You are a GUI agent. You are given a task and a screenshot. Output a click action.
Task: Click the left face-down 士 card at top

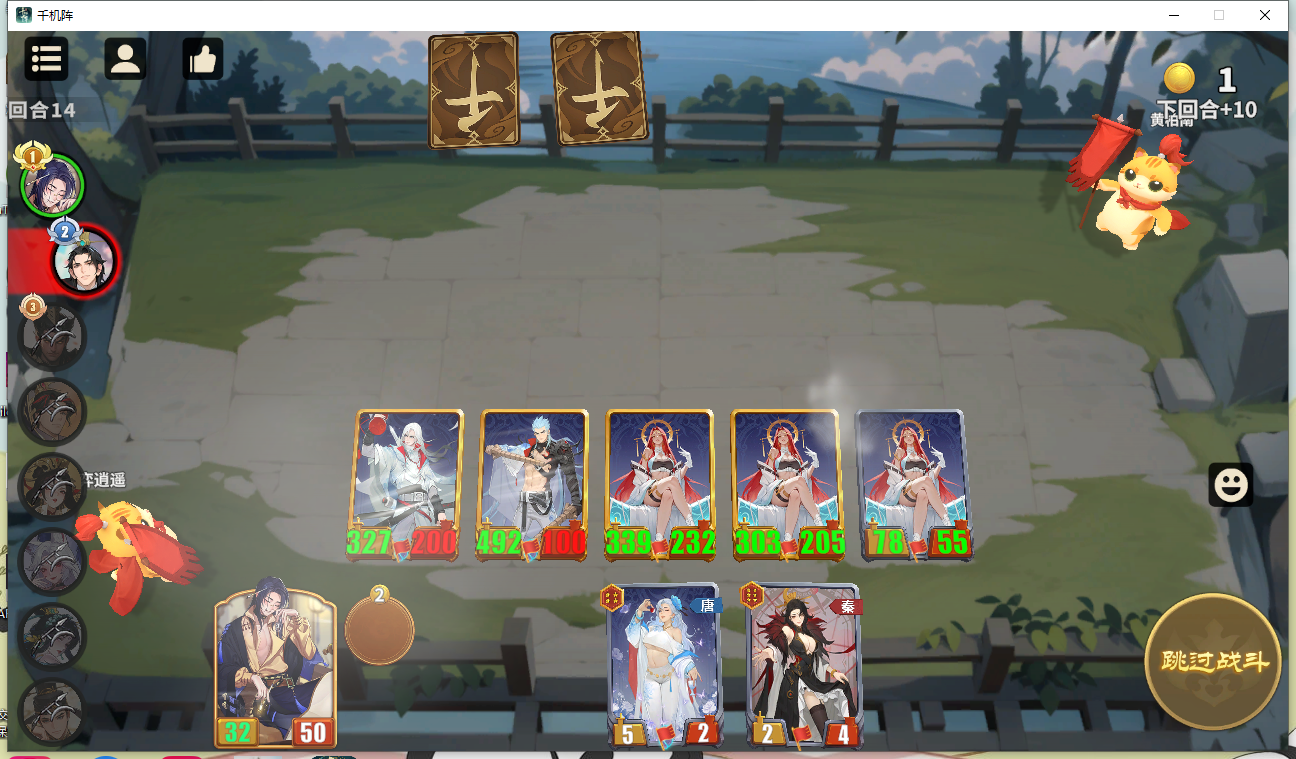coord(473,90)
